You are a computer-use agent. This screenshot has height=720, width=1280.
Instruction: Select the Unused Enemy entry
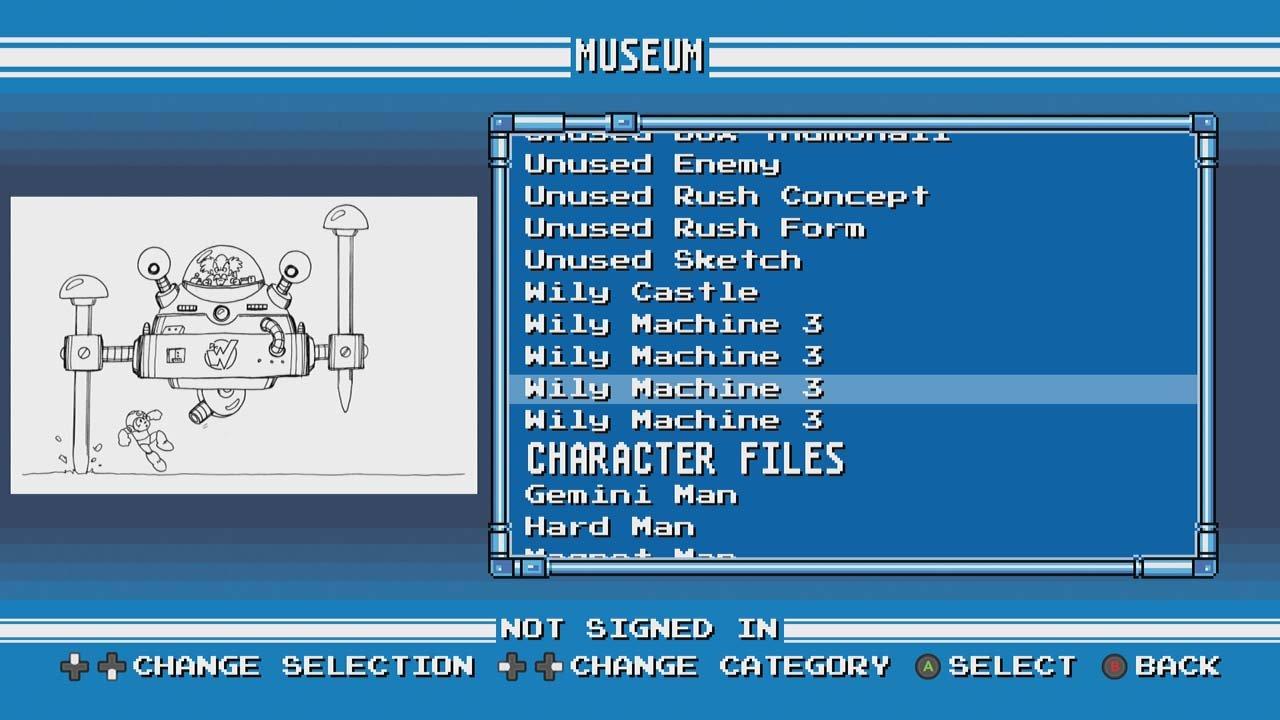[x=650, y=164]
